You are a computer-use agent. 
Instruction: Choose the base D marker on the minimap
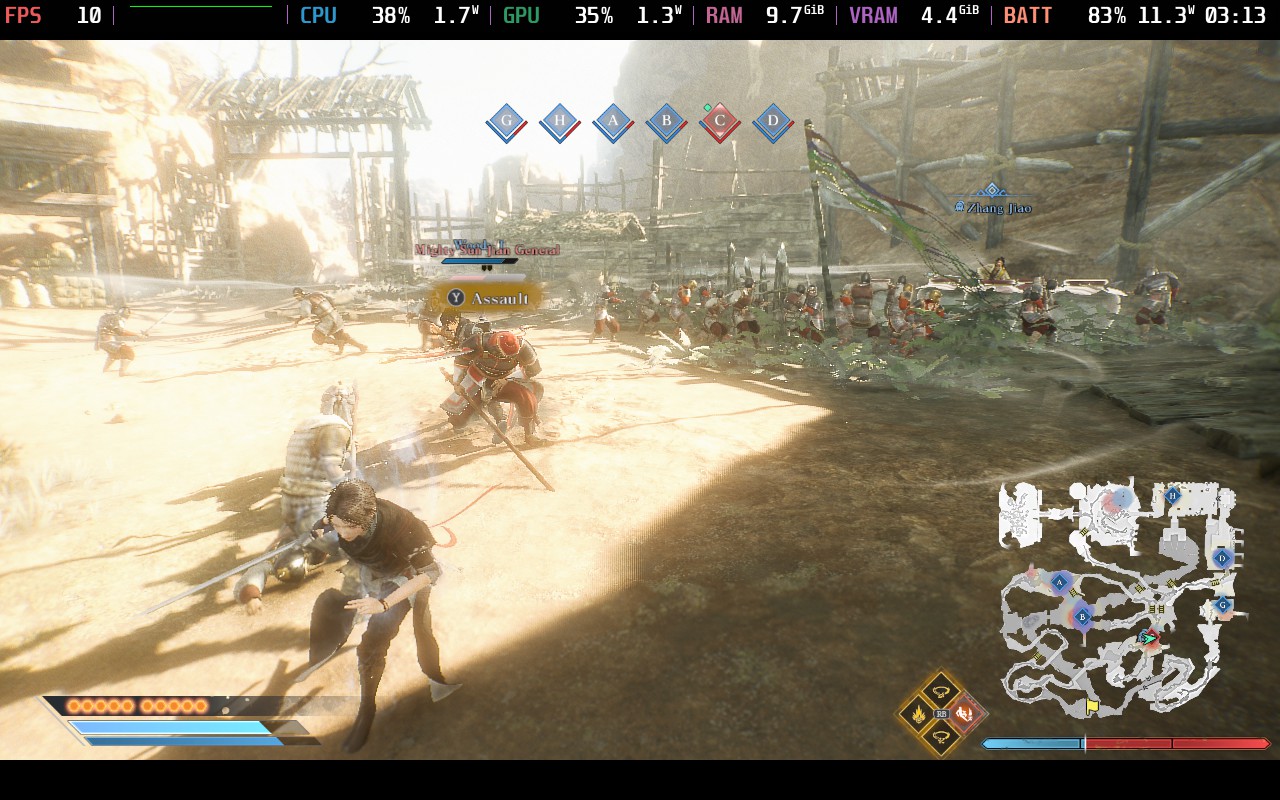point(1222,558)
